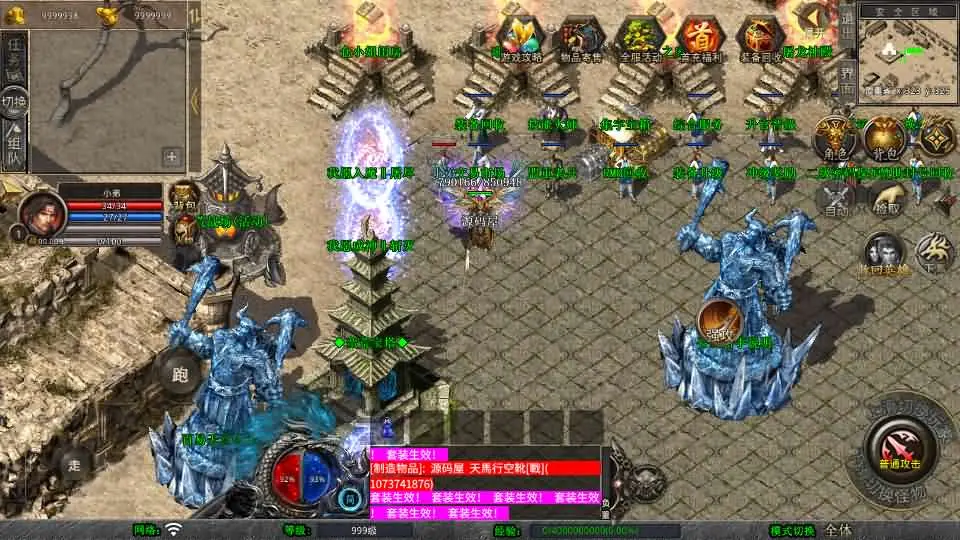
Task: Toggle the 自动 auto-combat crossed swords button
Action: click(x=836, y=200)
